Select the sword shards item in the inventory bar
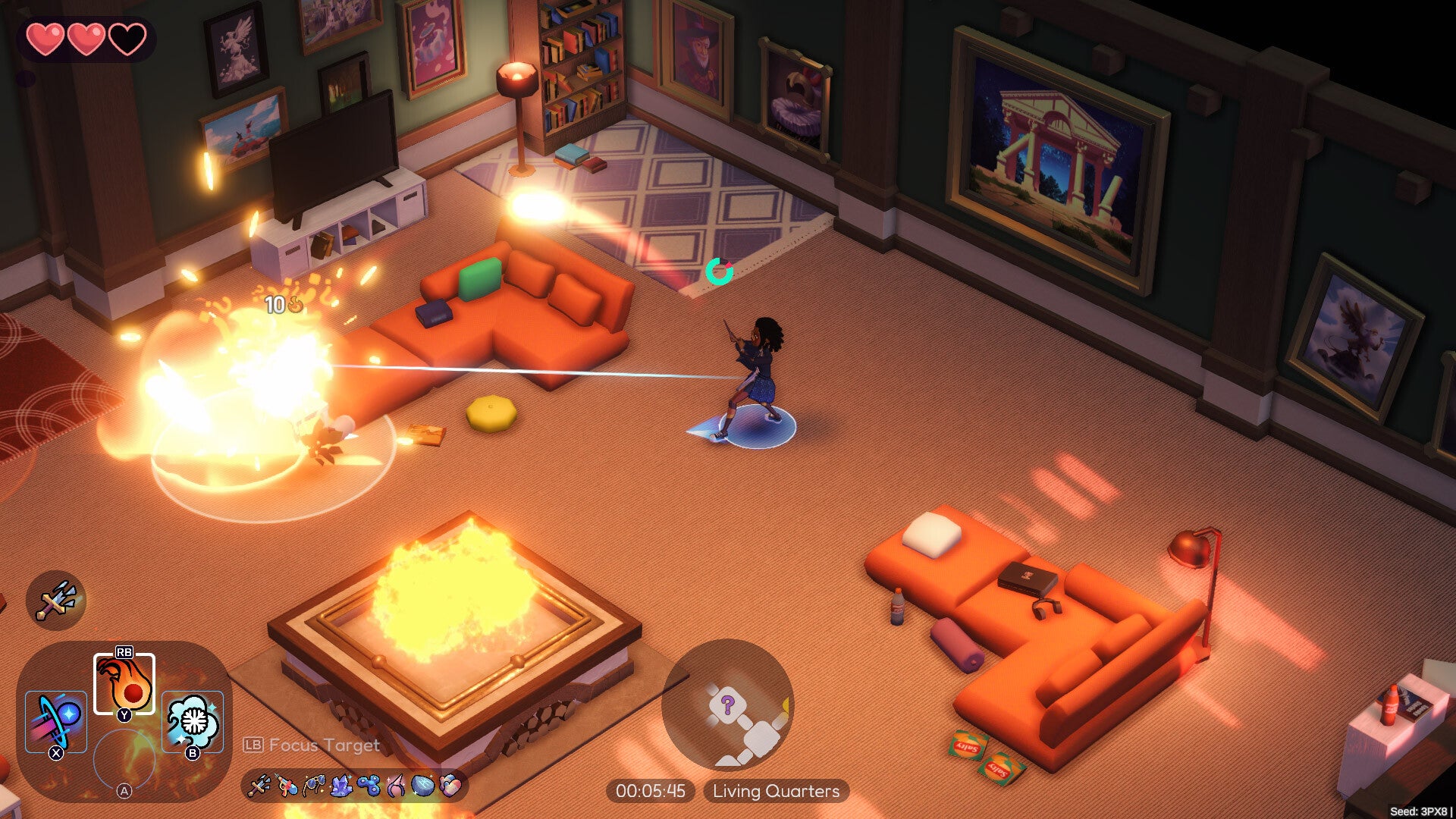1456x819 pixels. tap(259, 786)
